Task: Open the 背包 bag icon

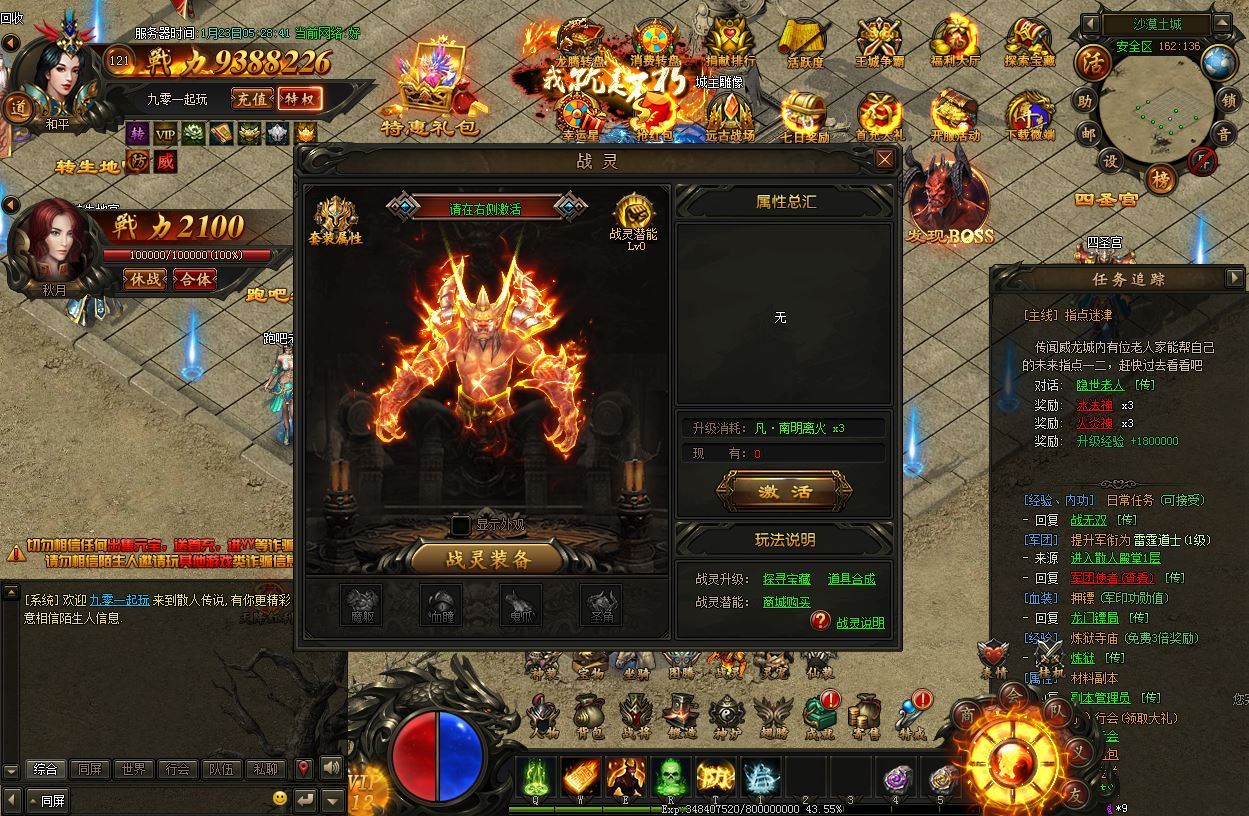Action: tap(590, 716)
